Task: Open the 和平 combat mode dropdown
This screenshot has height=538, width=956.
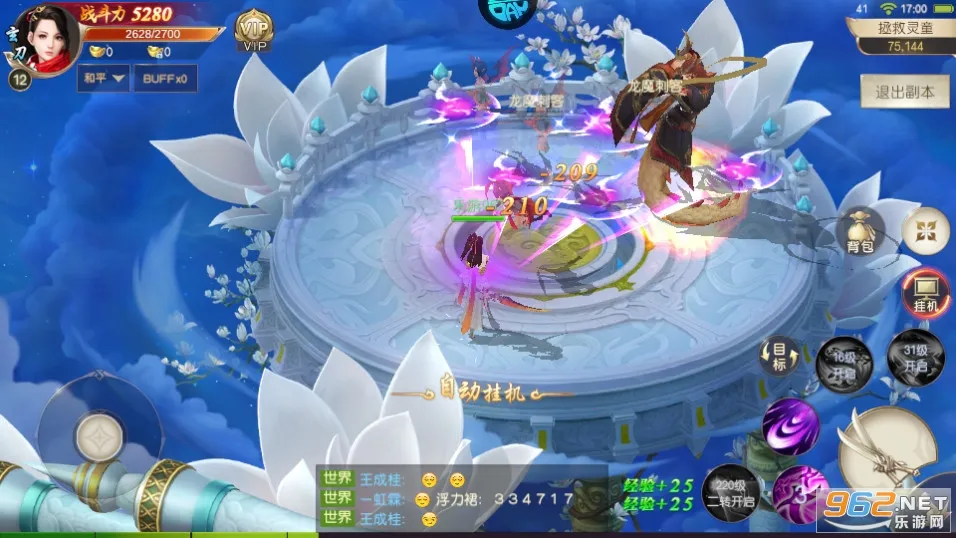Action: coord(103,78)
